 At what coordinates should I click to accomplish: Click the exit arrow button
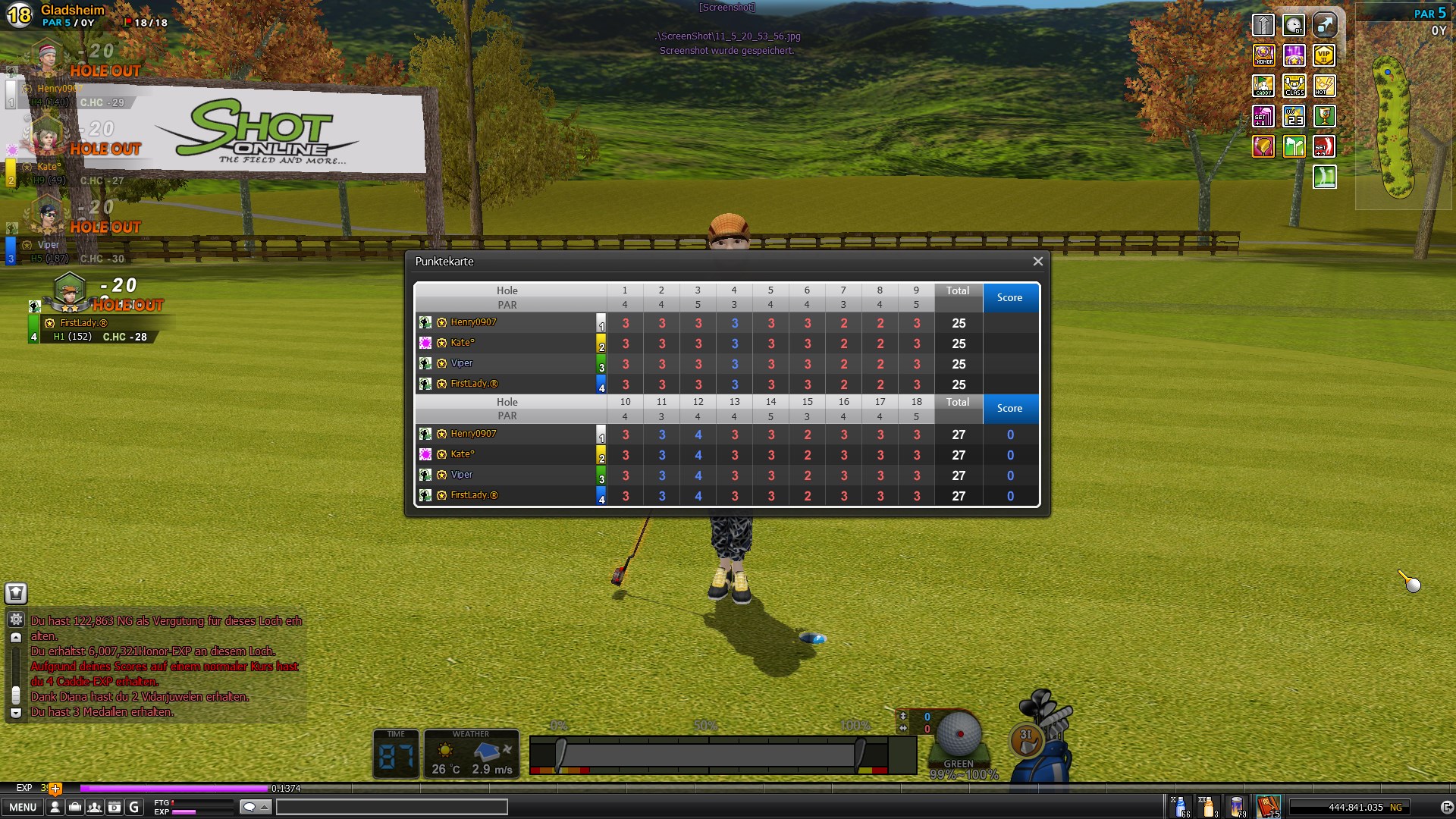point(1446,808)
